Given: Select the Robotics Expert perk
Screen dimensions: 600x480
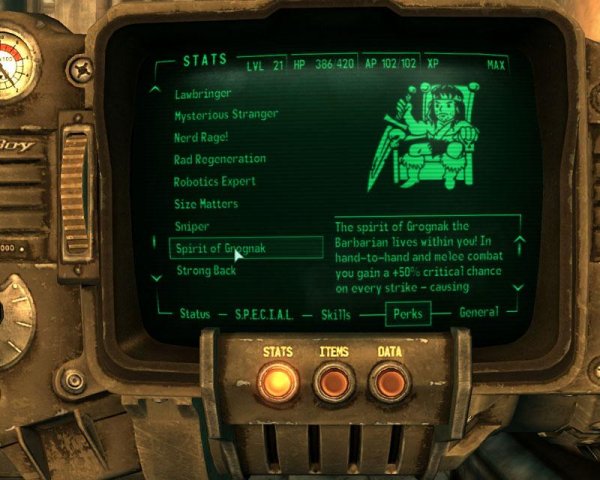Looking at the screenshot, I should coord(215,182).
